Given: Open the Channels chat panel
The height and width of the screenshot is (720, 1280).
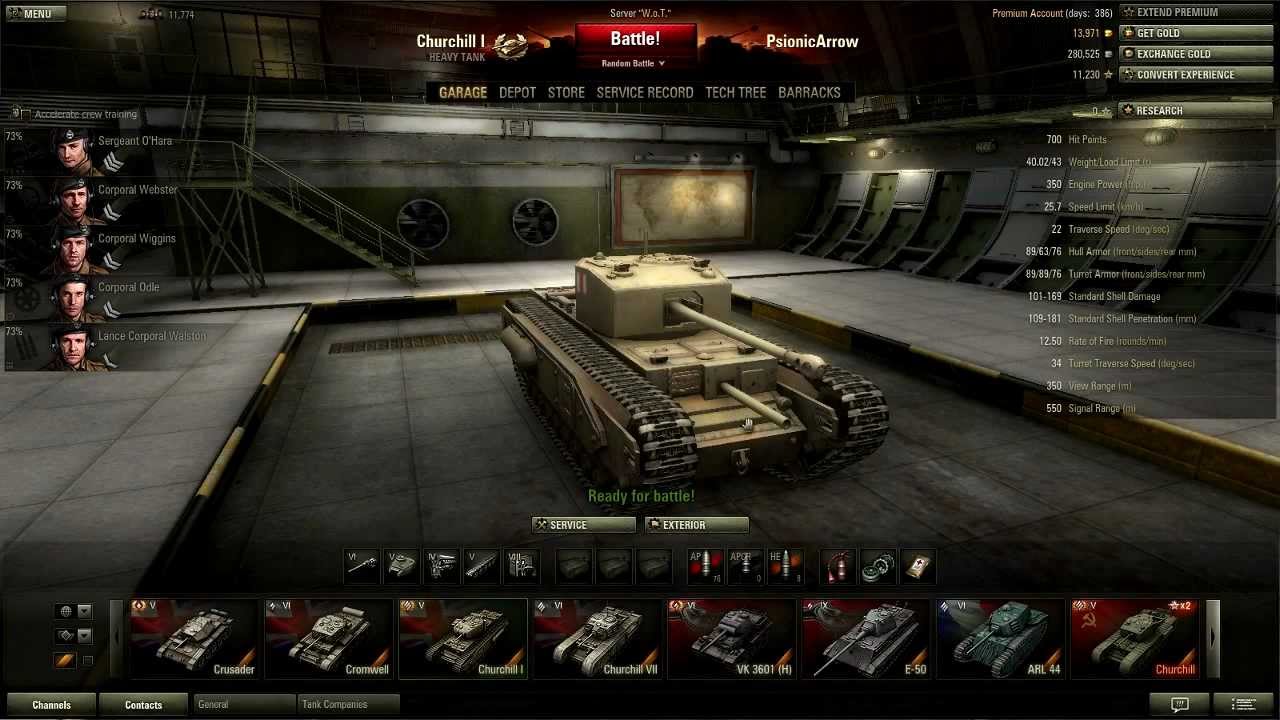Looking at the screenshot, I should click(x=51, y=705).
